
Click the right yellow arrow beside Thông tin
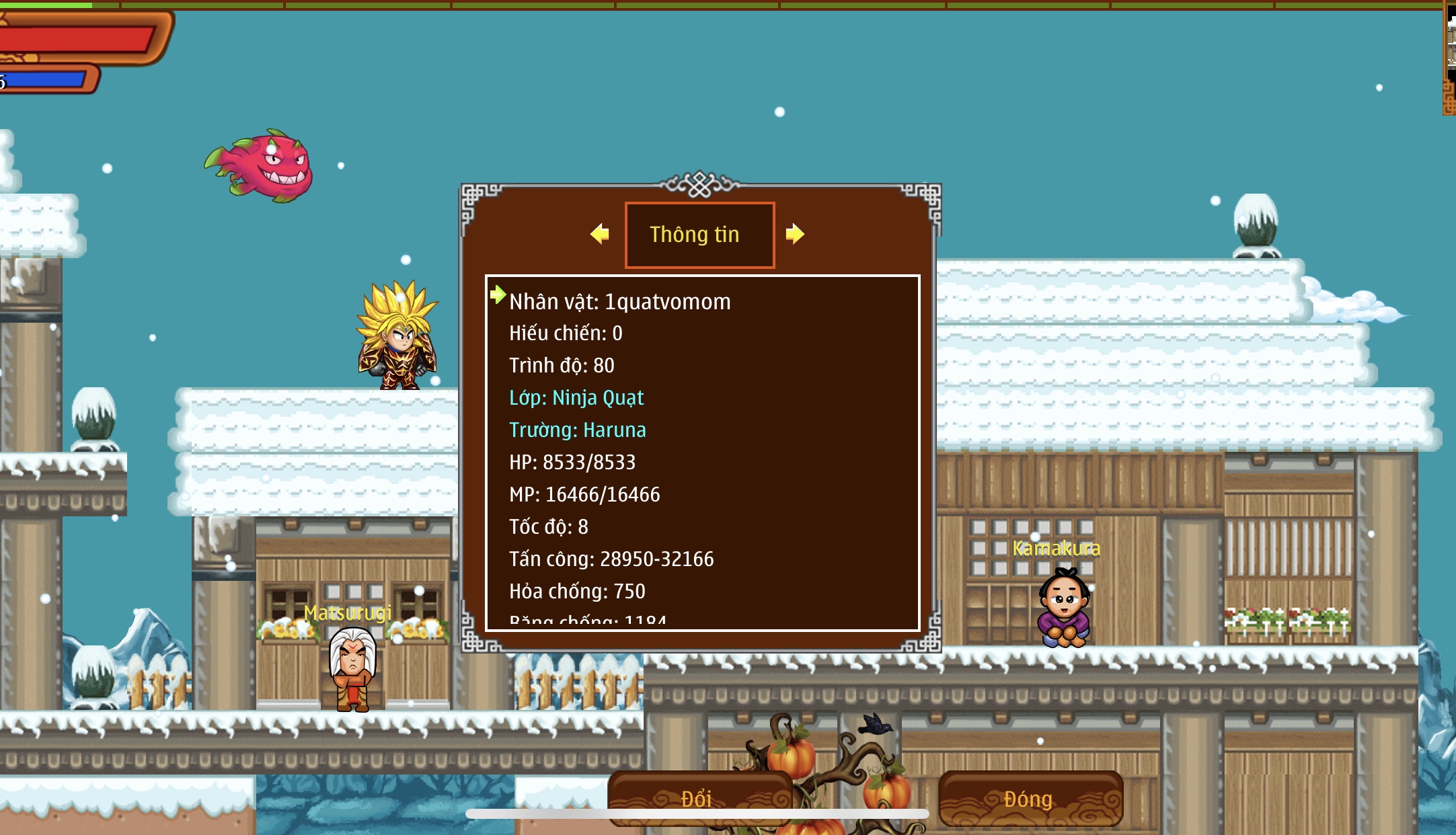[794, 234]
